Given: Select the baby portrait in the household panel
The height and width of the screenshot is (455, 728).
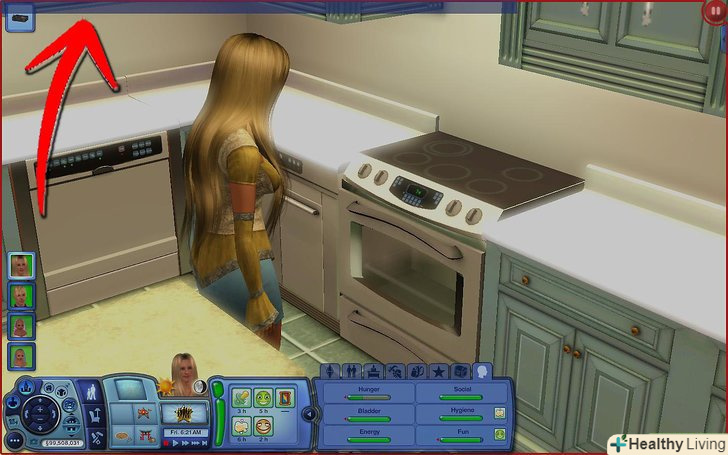Looking at the screenshot, I should click(x=21, y=326).
